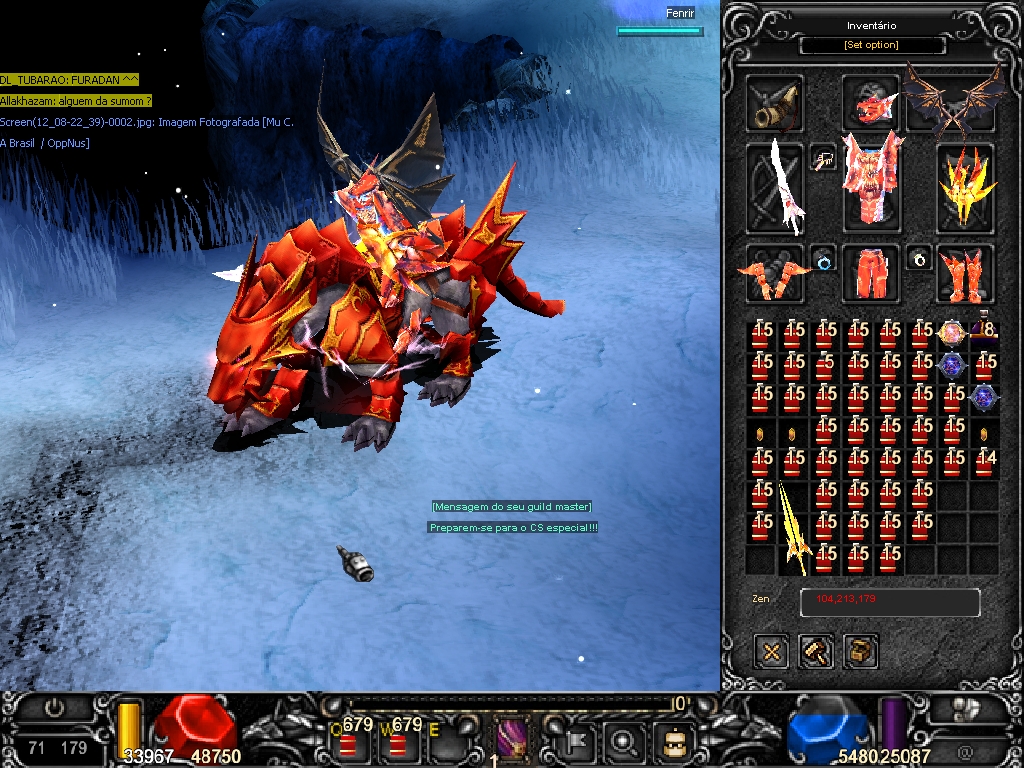Select the equipped red pants slot
The width and height of the screenshot is (1024, 768).
tap(870, 273)
